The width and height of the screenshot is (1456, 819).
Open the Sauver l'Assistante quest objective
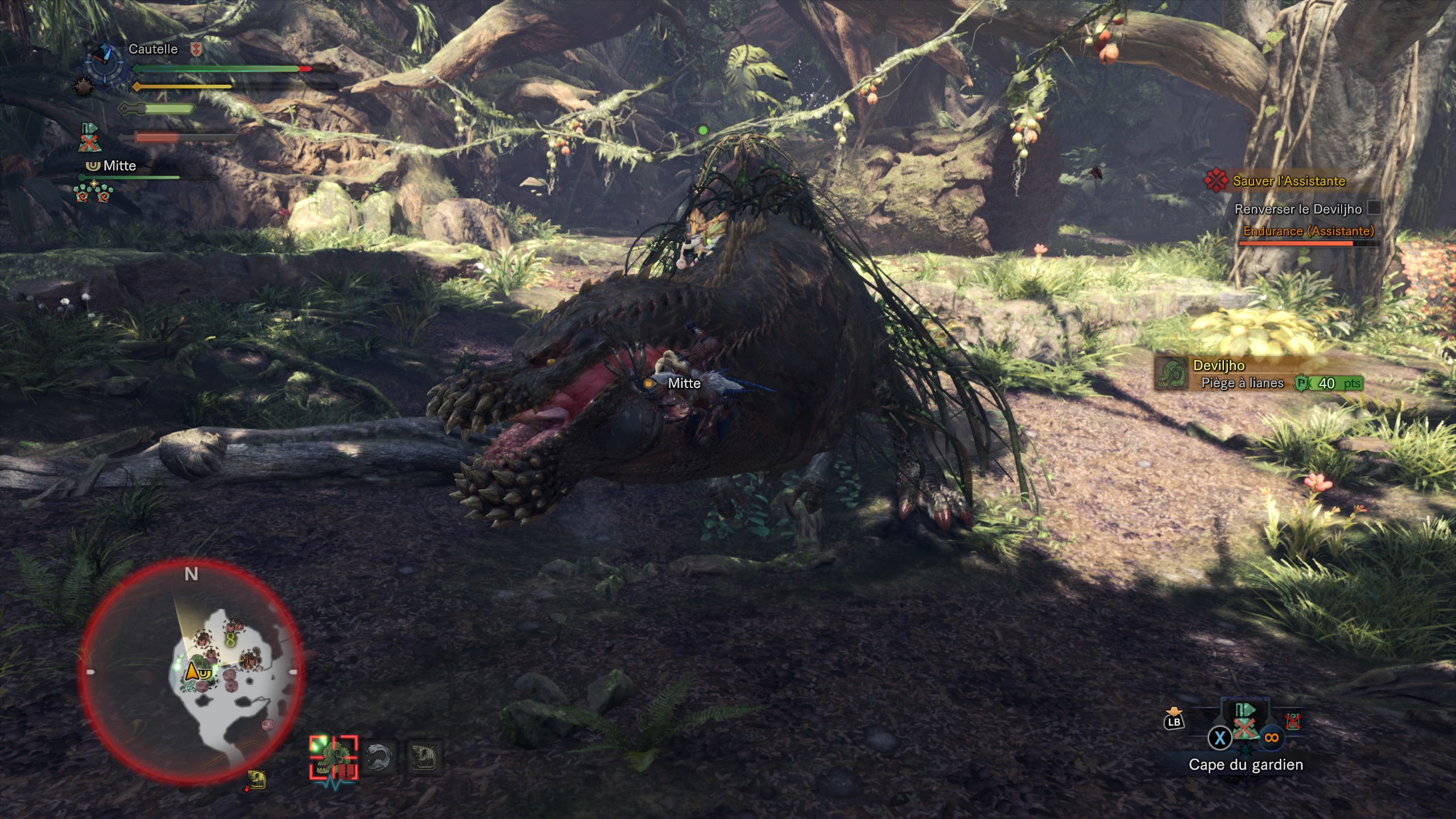tap(1289, 181)
